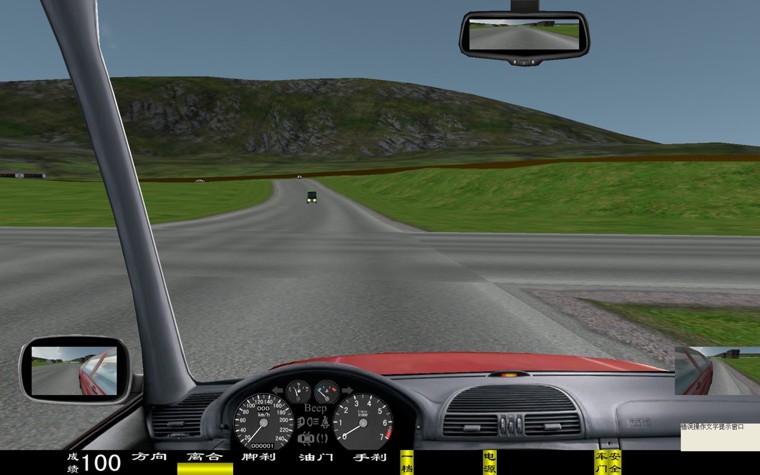Select the right side mirror inset view
The width and height of the screenshot is (760, 475).
click(x=717, y=370)
